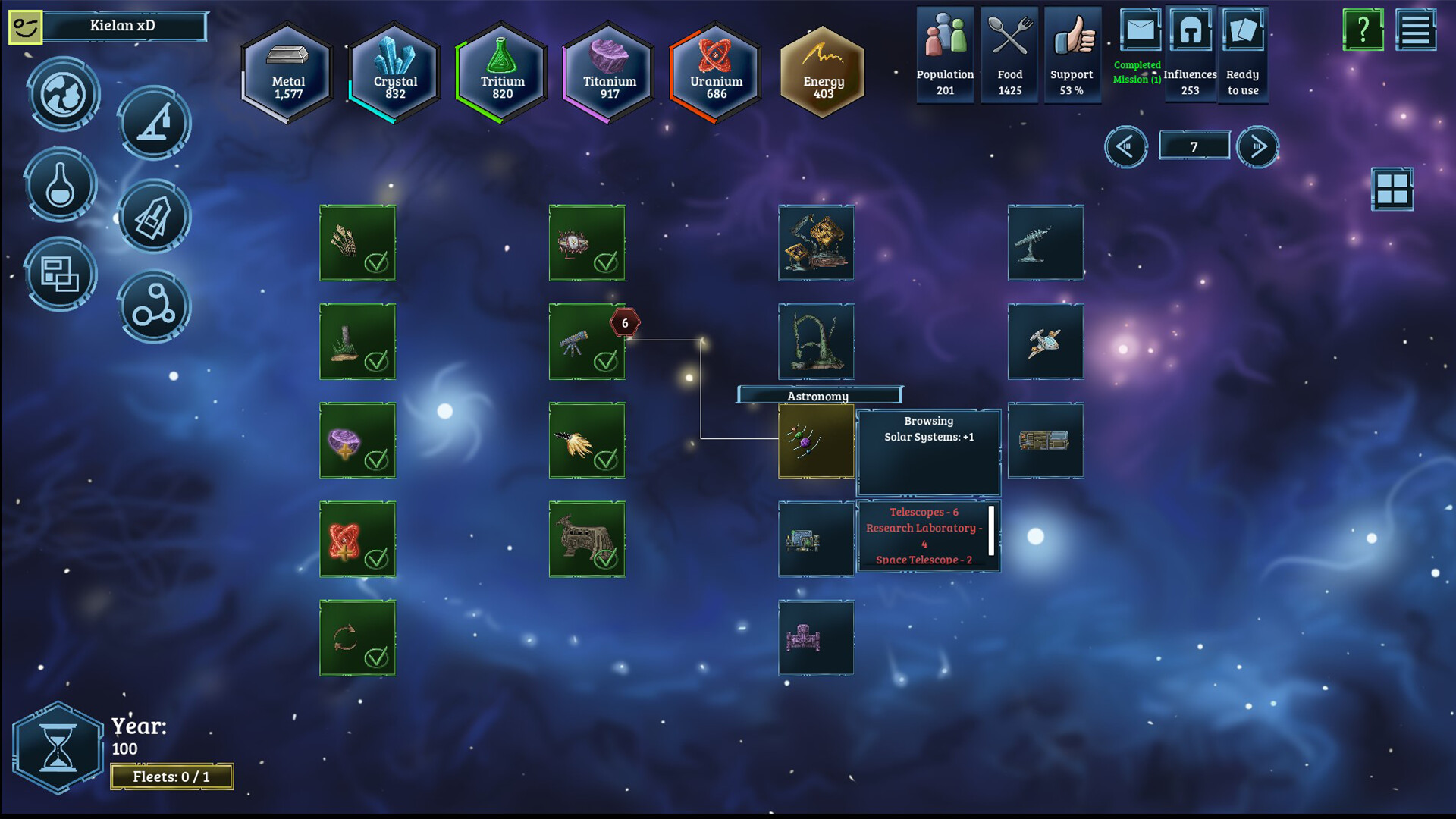The height and width of the screenshot is (819, 1456).
Task: Open the galaxy globe icon
Action: (62, 94)
